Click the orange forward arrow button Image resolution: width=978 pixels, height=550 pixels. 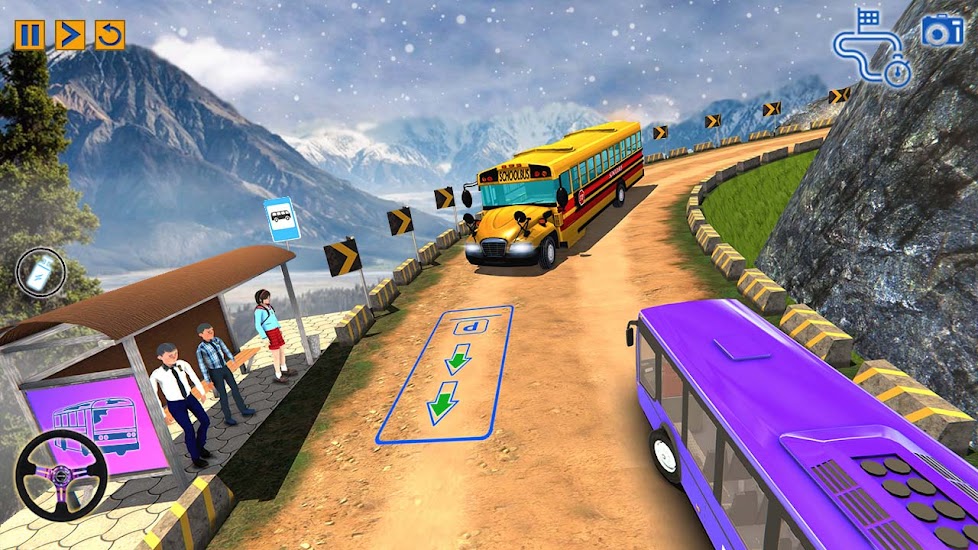pyautogui.click(x=70, y=35)
